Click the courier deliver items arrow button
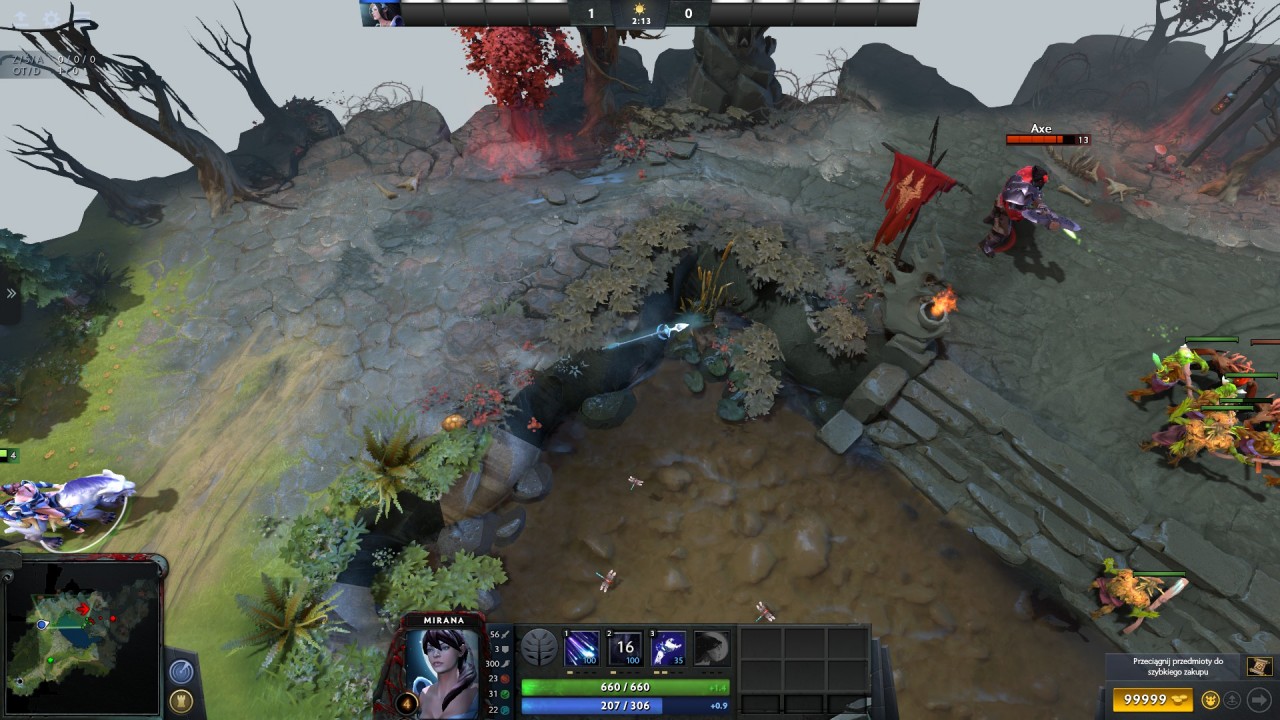The width and height of the screenshot is (1280, 720). click(x=1258, y=699)
